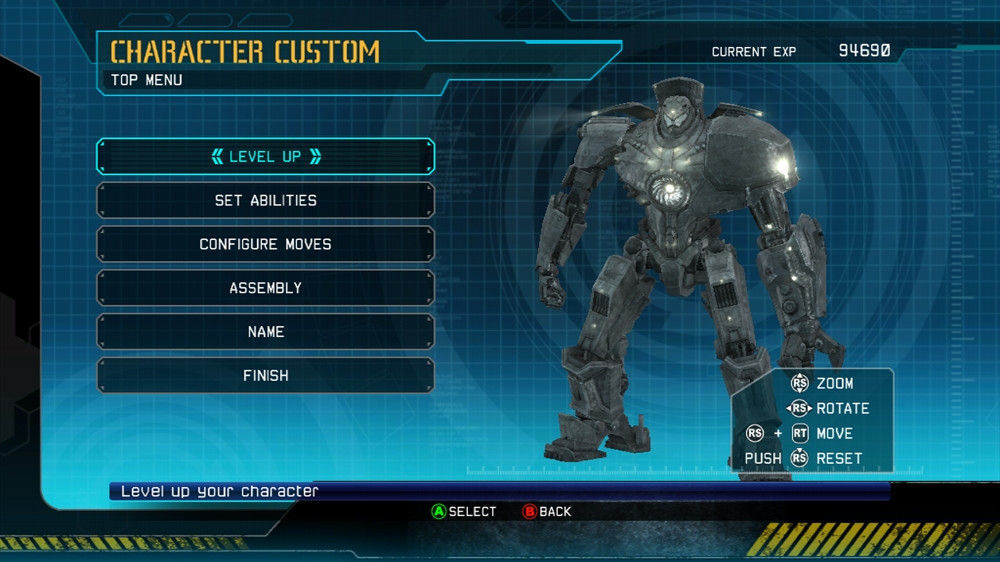The height and width of the screenshot is (562, 1000).
Task: Open the Set Abilities option
Action: click(x=265, y=200)
